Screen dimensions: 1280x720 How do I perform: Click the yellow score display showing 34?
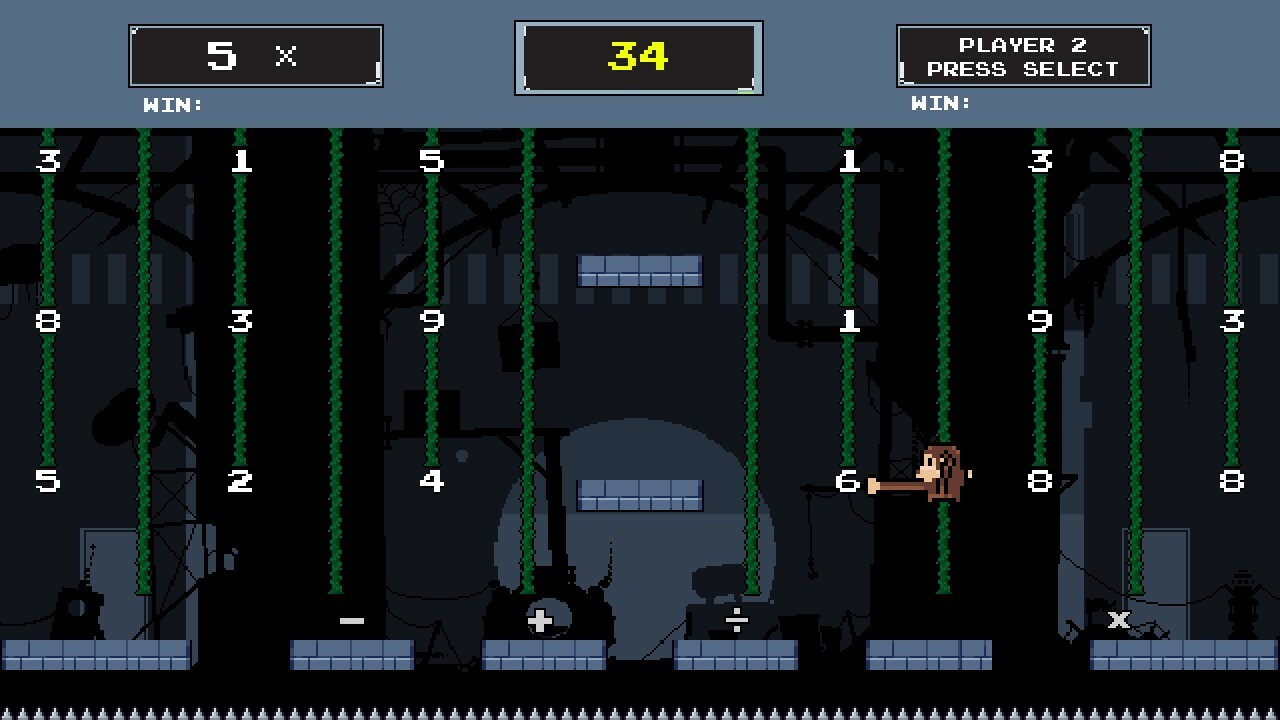640,57
